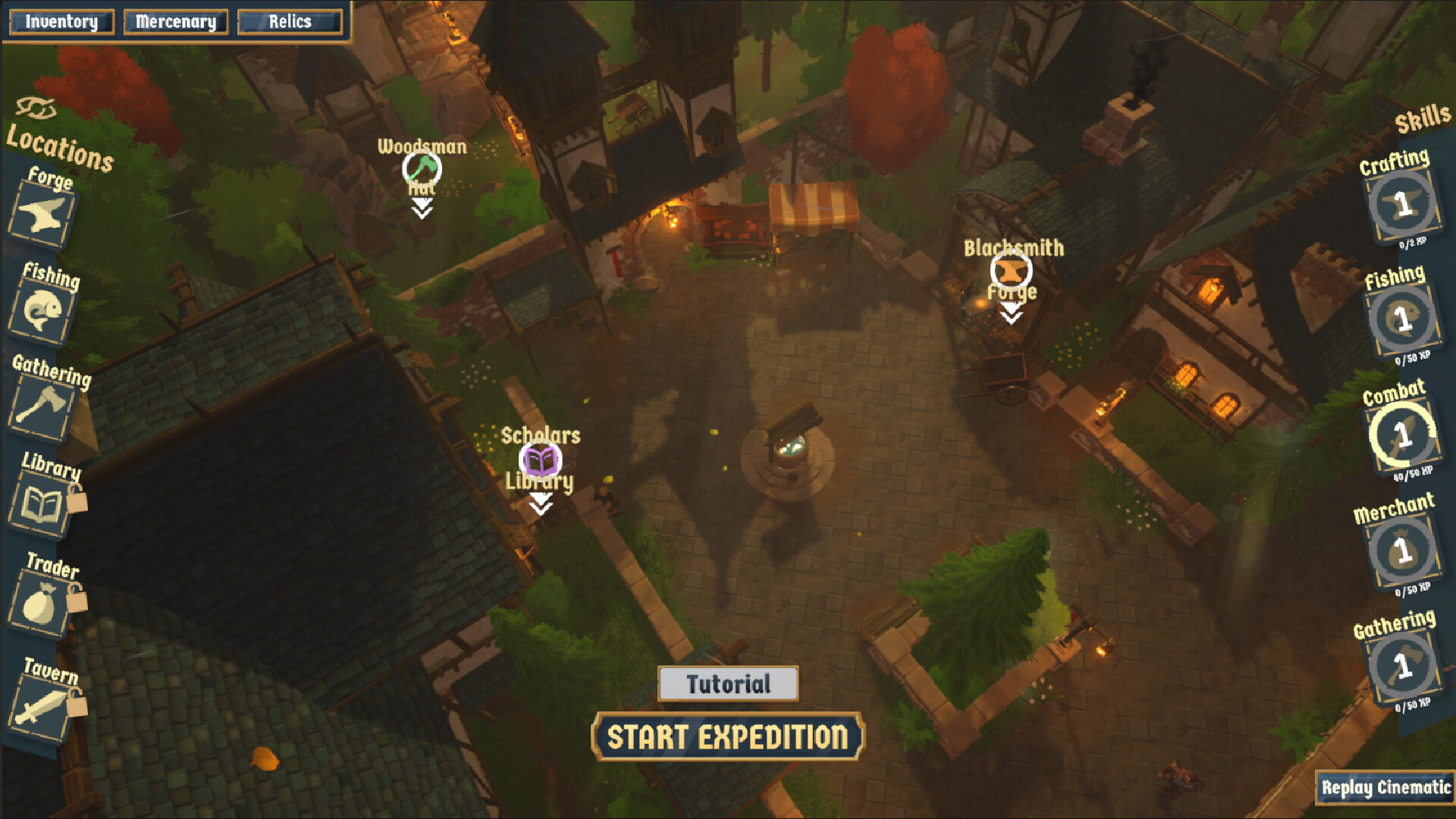This screenshot has width=1456, height=819.
Task: Click the lock on the Tavern location
Action: coord(77,703)
